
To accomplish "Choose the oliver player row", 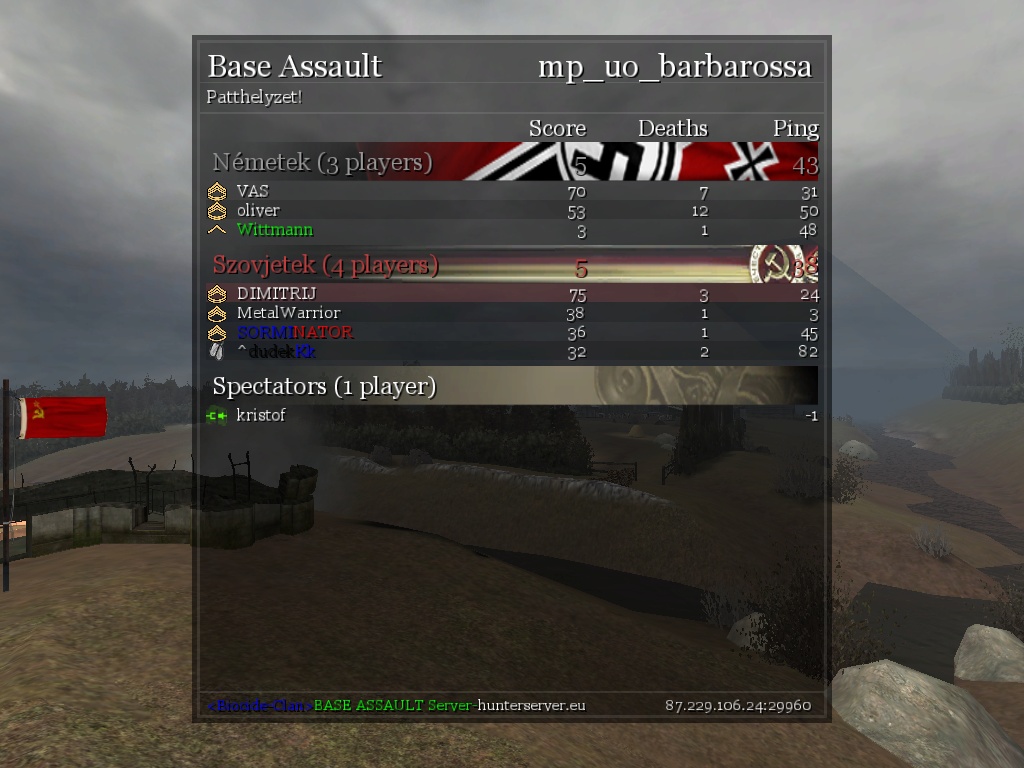I will 258,210.
